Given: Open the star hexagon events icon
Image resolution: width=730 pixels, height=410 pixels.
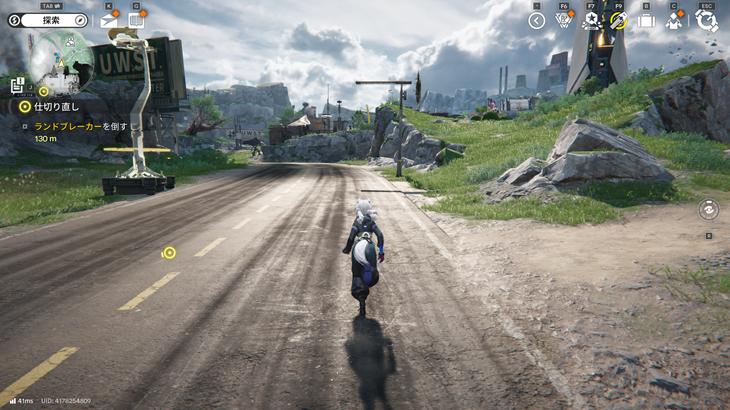Looking at the screenshot, I should click(591, 20).
